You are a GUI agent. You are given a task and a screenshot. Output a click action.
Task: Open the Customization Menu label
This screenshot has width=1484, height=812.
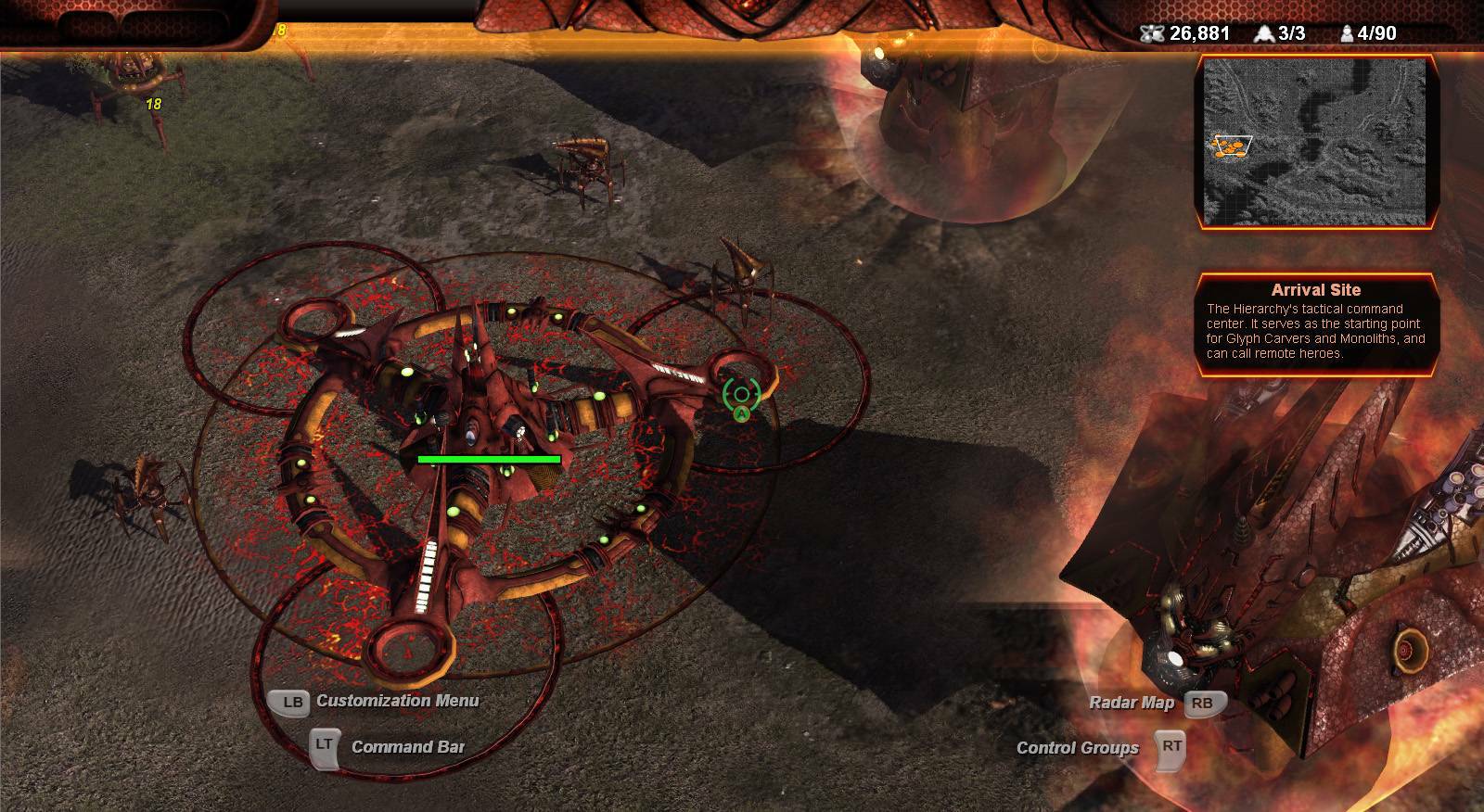(397, 701)
